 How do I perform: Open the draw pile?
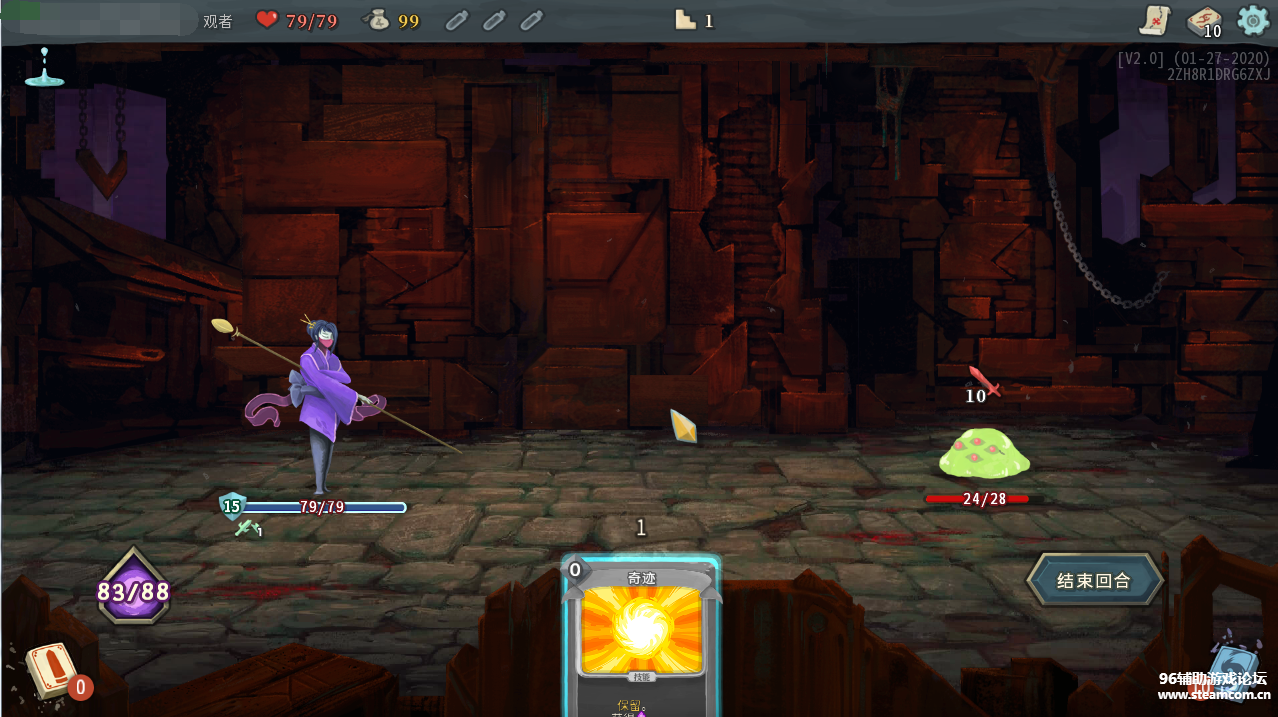coord(50,670)
